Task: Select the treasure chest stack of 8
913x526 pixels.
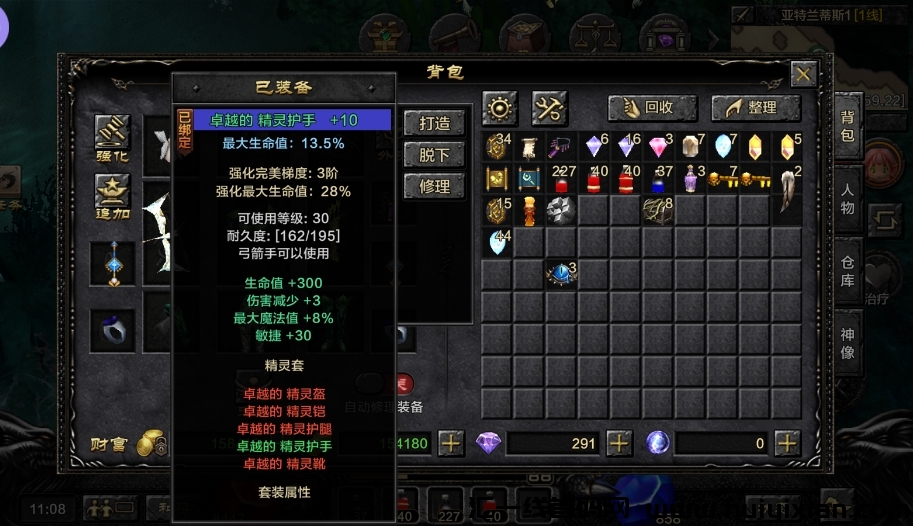Action: [x=657, y=211]
